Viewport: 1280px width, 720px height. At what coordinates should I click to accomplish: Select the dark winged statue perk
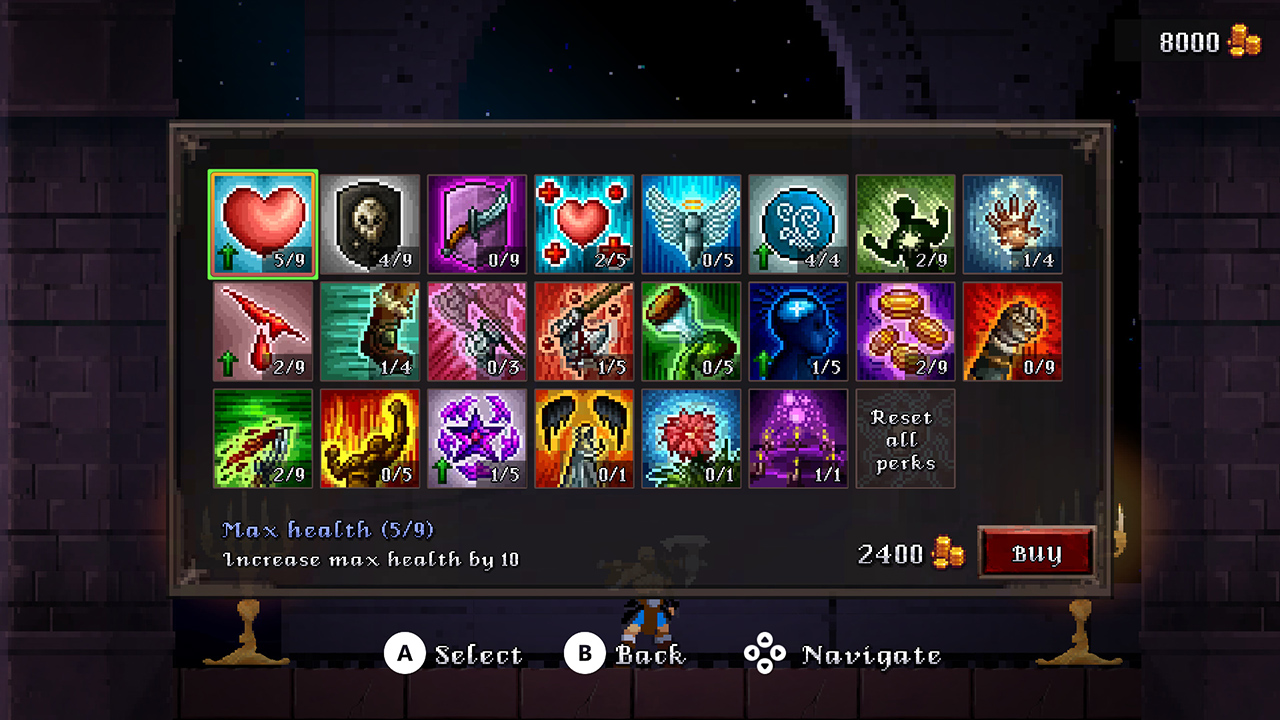click(583, 438)
